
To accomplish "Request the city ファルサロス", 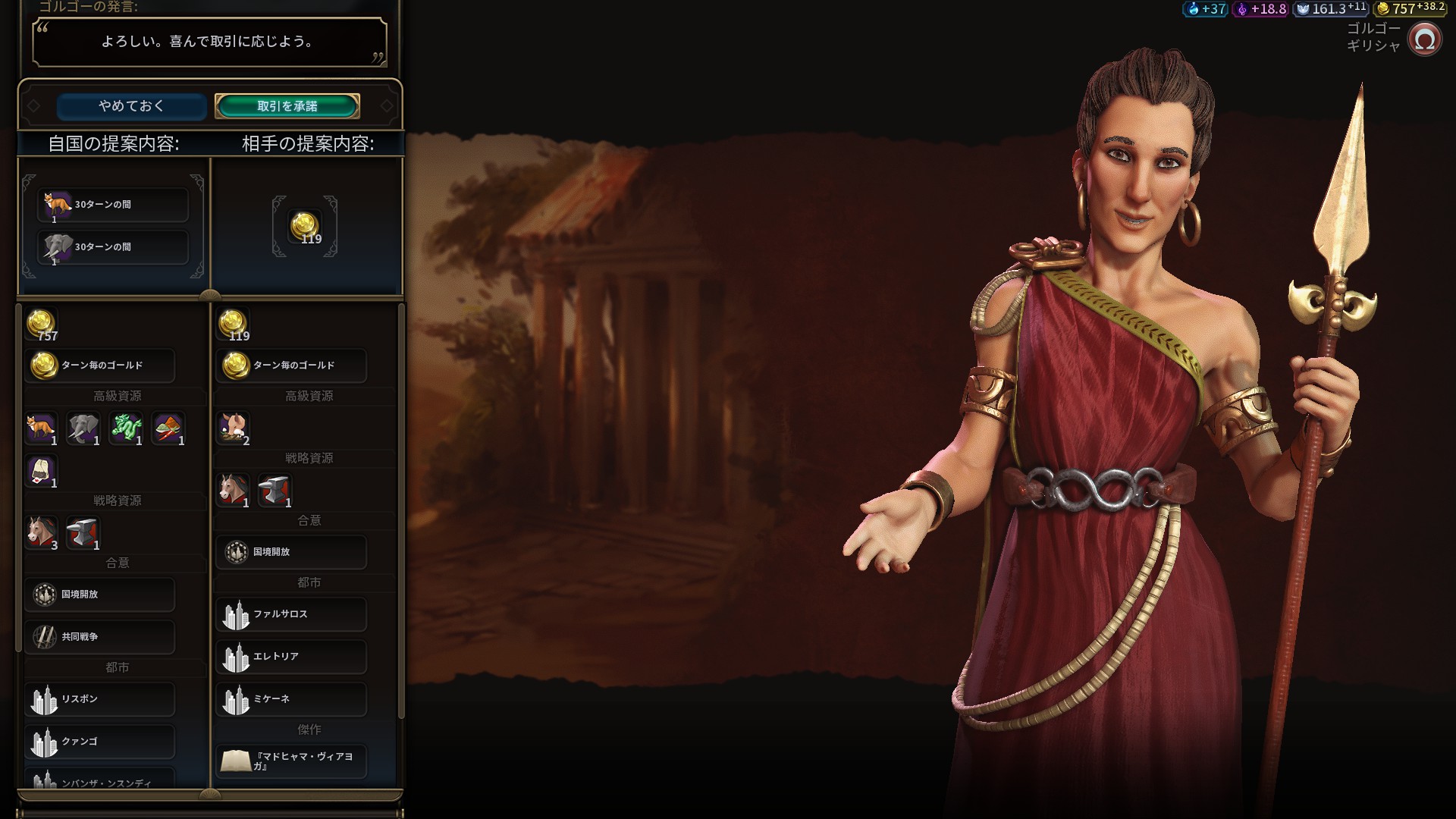I will click(x=291, y=614).
